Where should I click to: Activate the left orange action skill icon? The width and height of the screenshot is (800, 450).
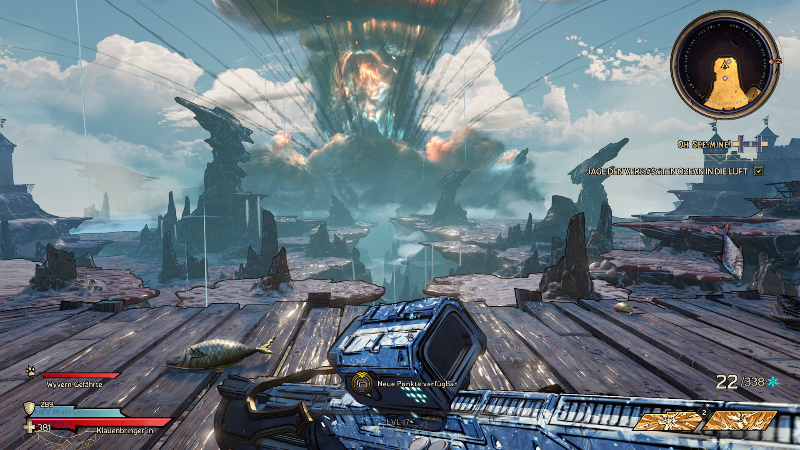click(669, 421)
